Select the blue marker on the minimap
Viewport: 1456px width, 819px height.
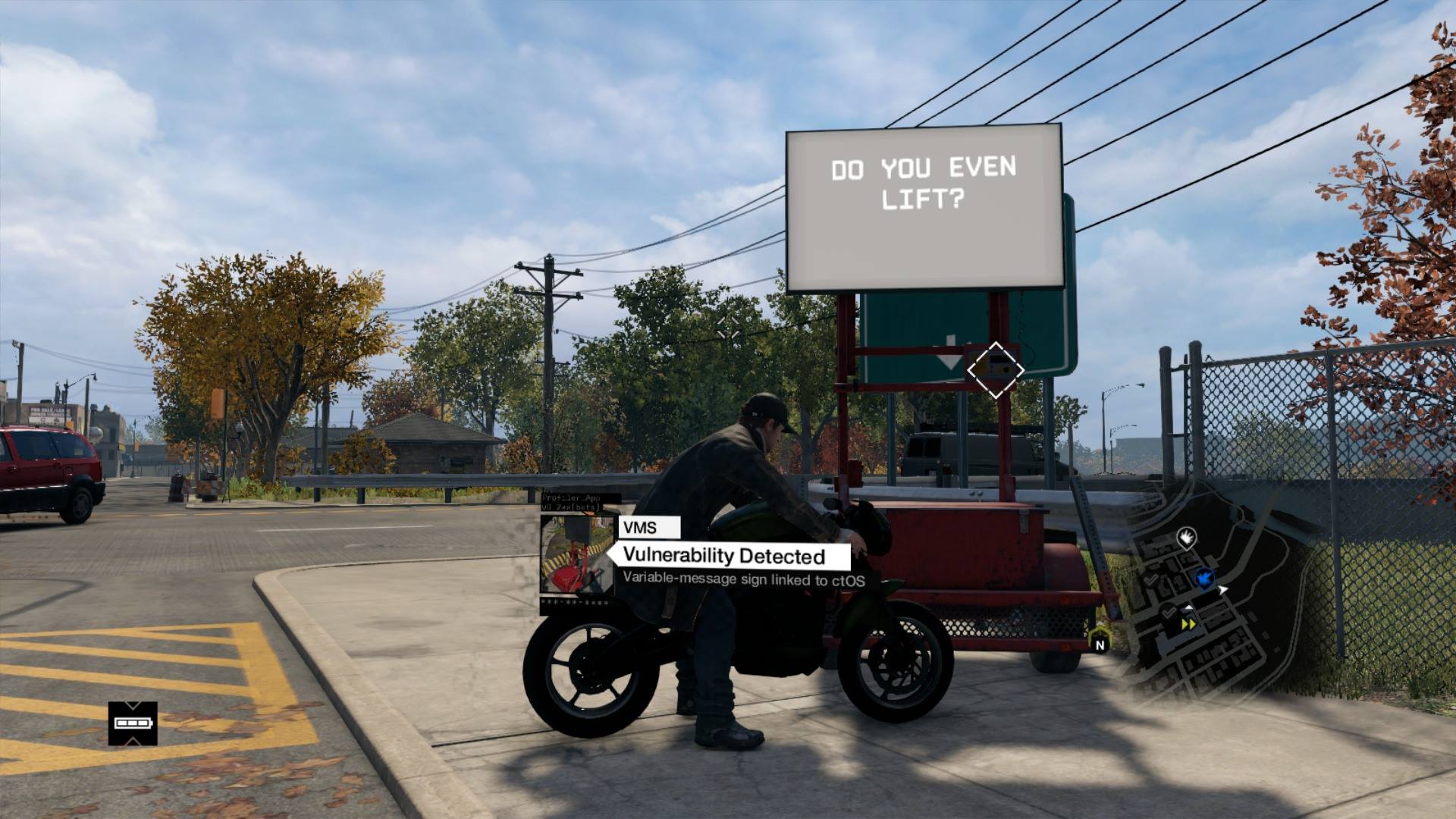tap(1203, 579)
